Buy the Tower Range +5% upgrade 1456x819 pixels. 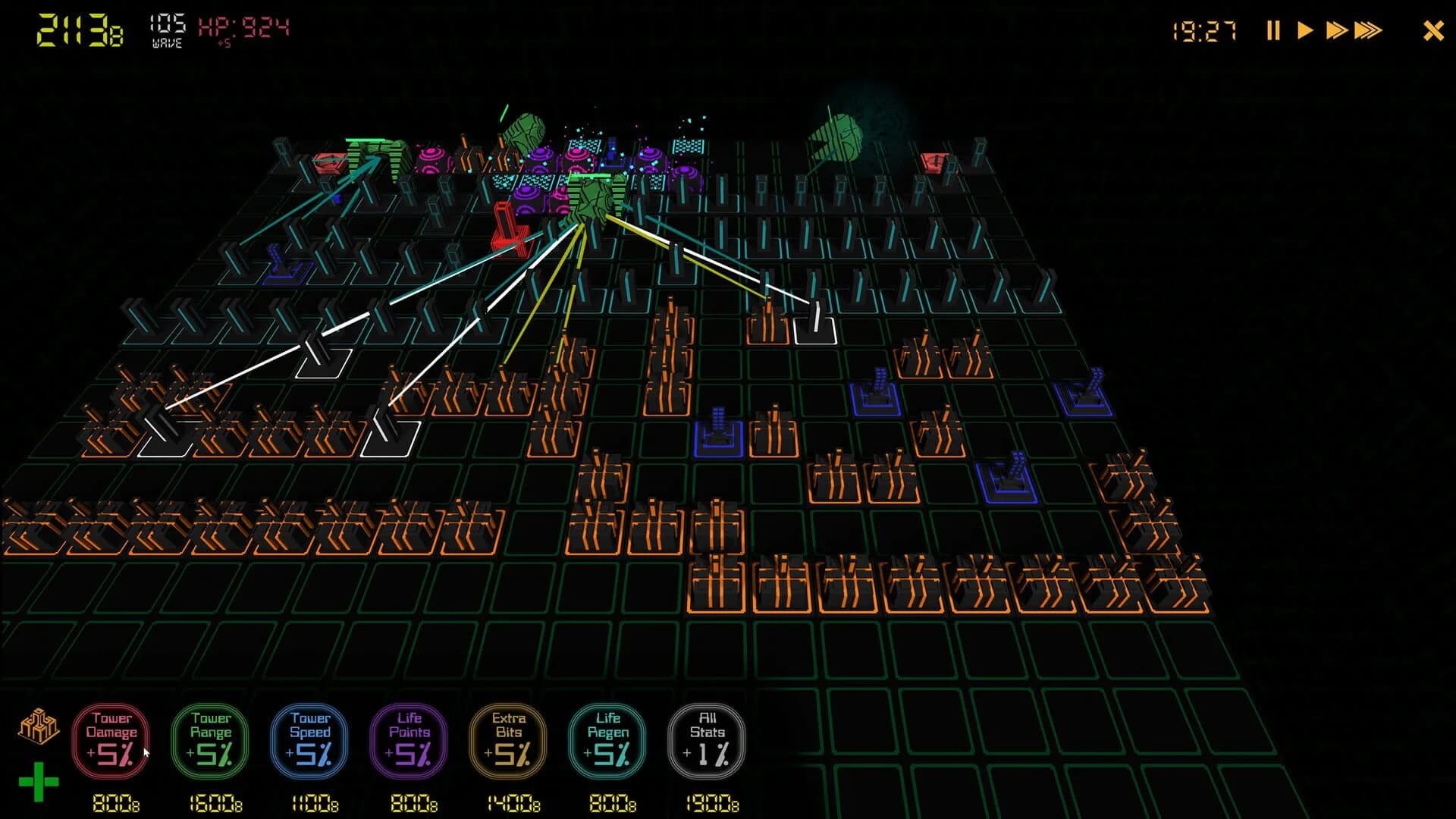click(x=210, y=739)
